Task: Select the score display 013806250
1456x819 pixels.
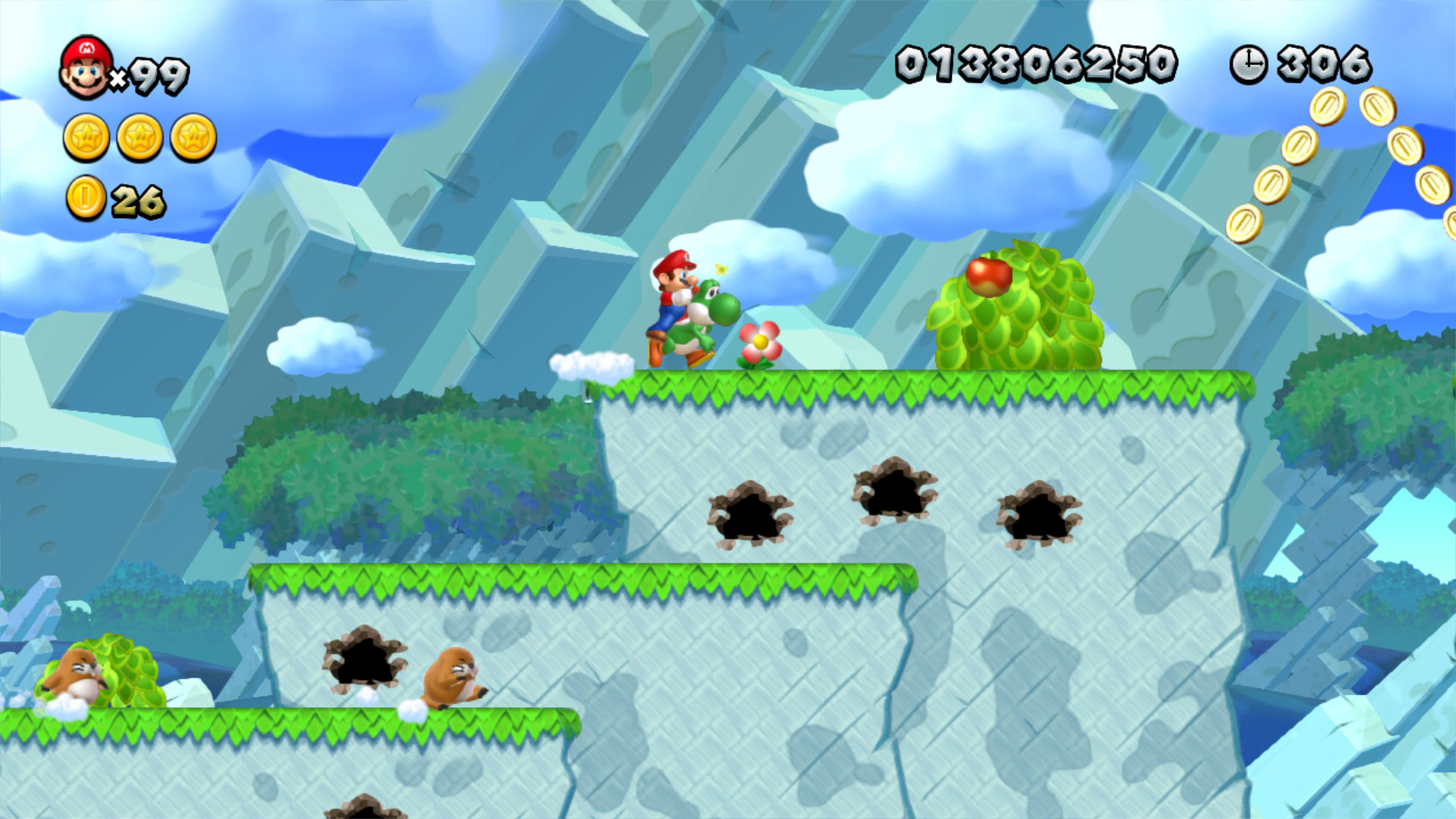Action: (1037, 64)
